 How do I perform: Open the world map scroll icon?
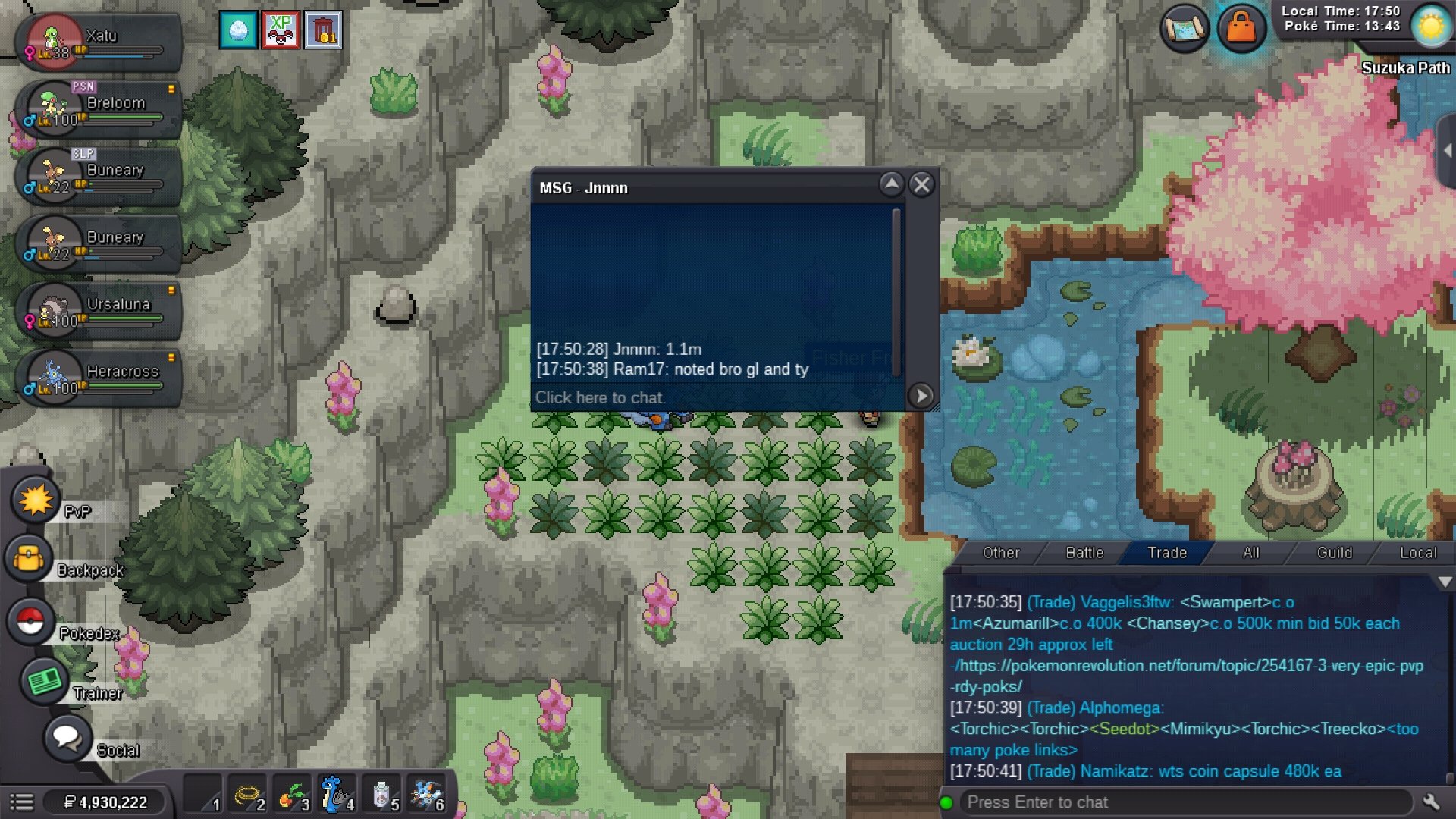(x=1184, y=29)
